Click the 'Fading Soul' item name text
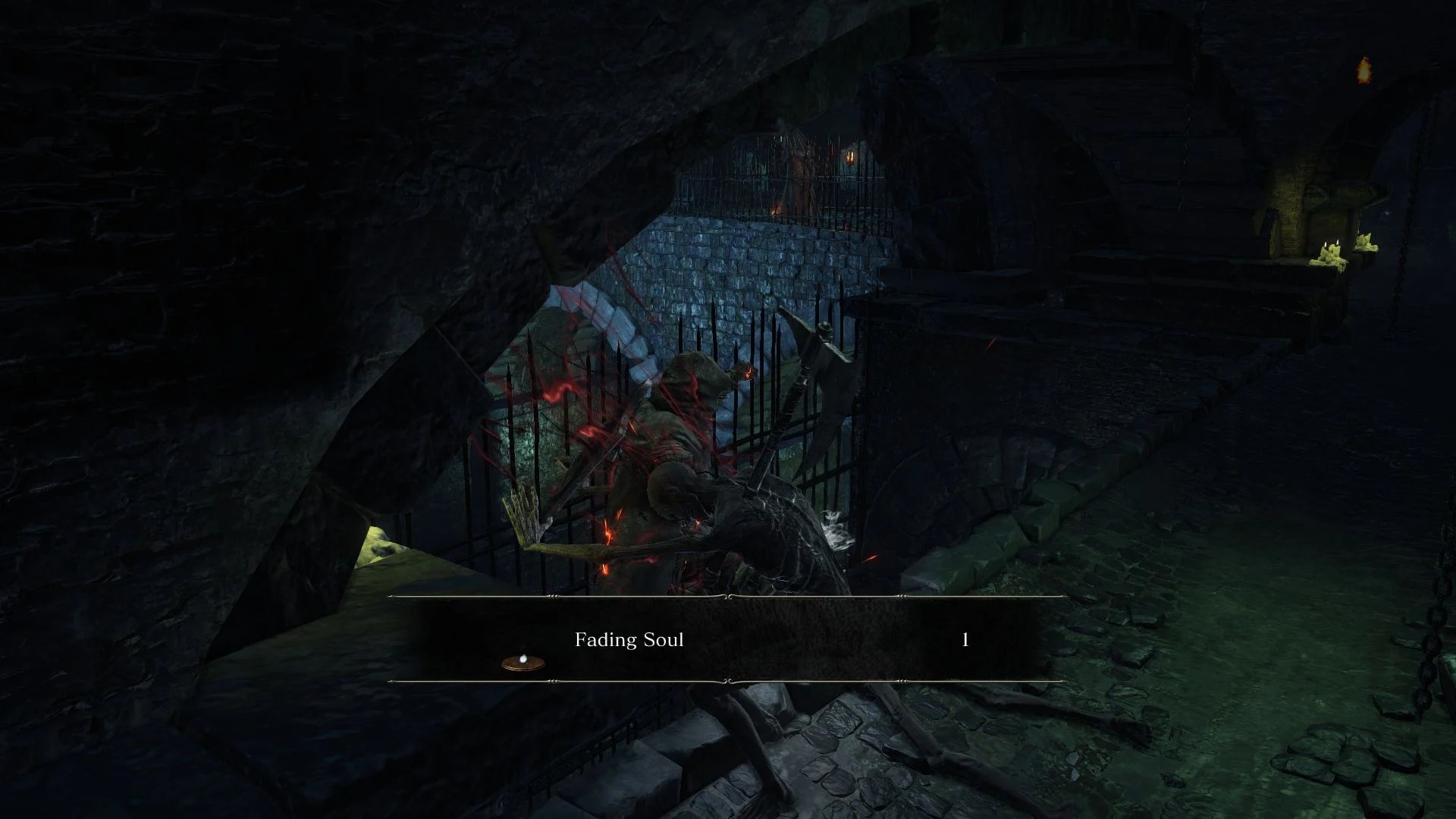 [x=629, y=639]
